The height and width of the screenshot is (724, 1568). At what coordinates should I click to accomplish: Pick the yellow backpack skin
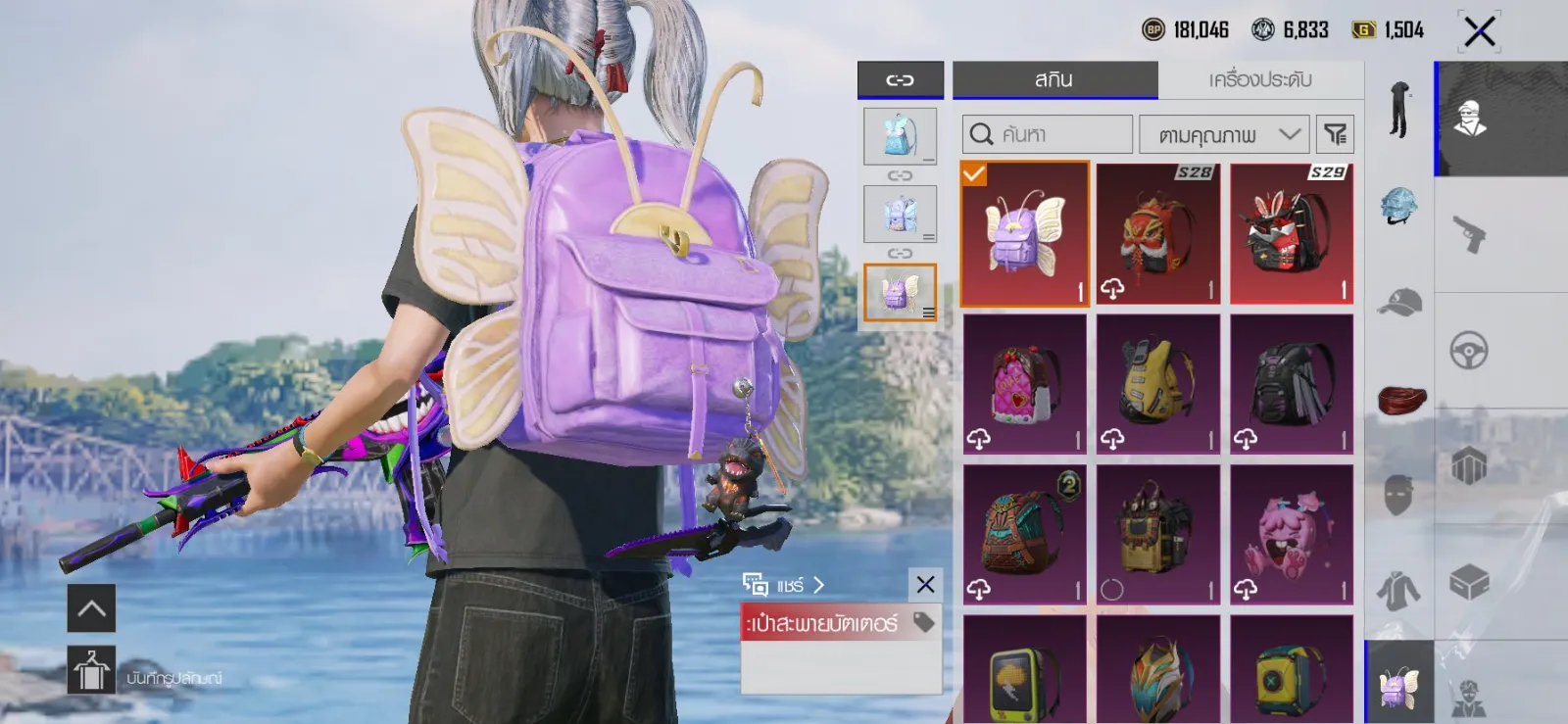(x=1157, y=384)
